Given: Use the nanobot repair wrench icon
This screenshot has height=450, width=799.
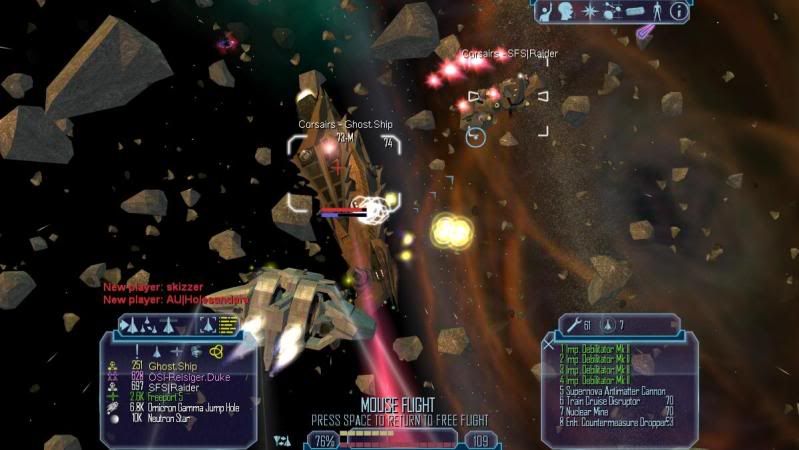Looking at the screenshot, I should click(x=573, y=325).
